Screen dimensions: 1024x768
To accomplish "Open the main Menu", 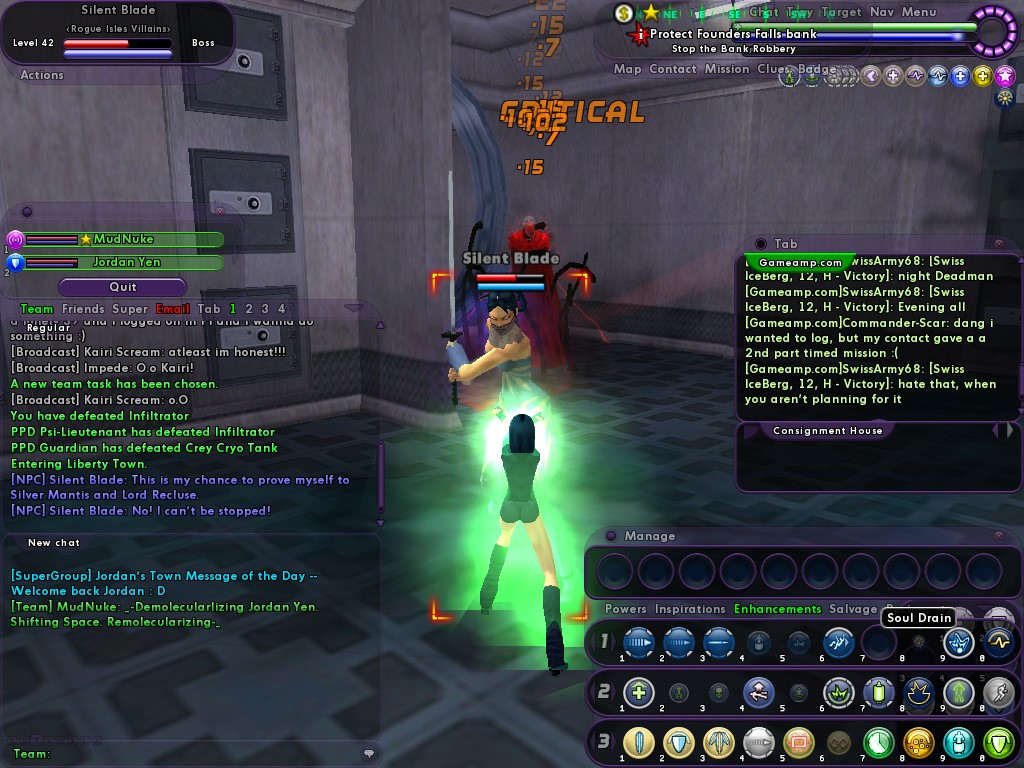I will coord(919,12).
